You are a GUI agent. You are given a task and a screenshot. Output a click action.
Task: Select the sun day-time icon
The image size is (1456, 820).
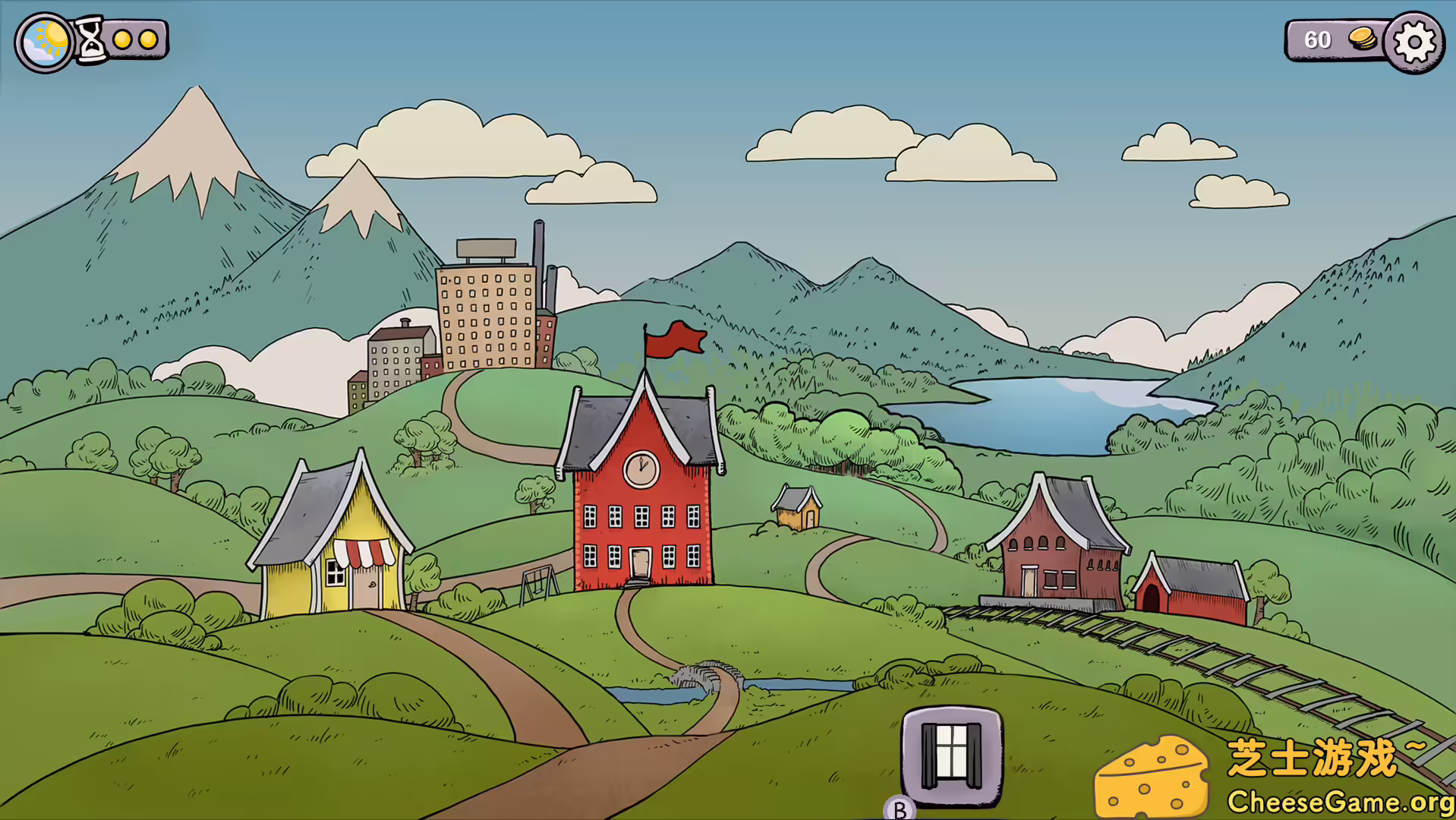pos(45,43)
